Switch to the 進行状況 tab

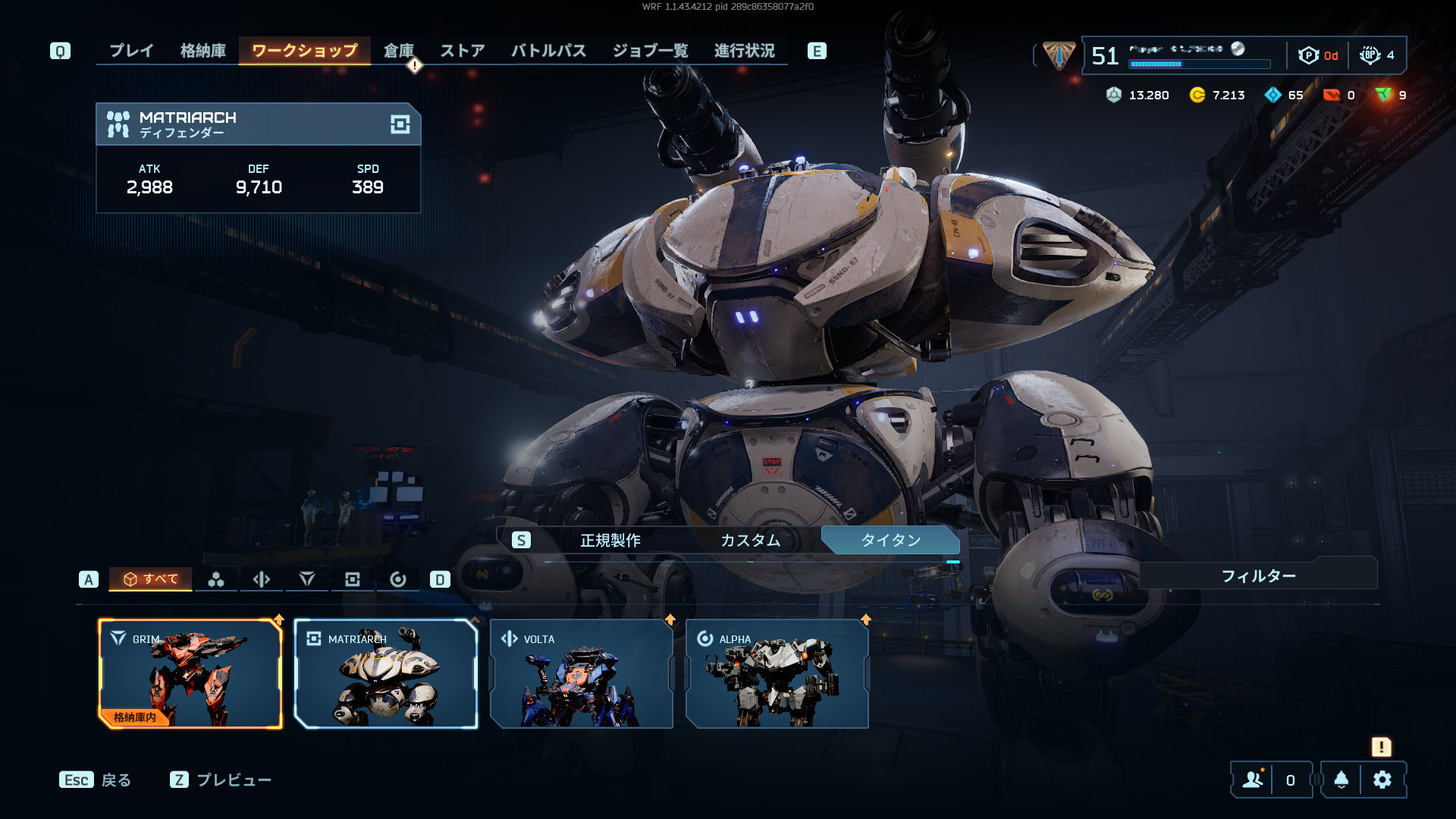click(744, 51)
